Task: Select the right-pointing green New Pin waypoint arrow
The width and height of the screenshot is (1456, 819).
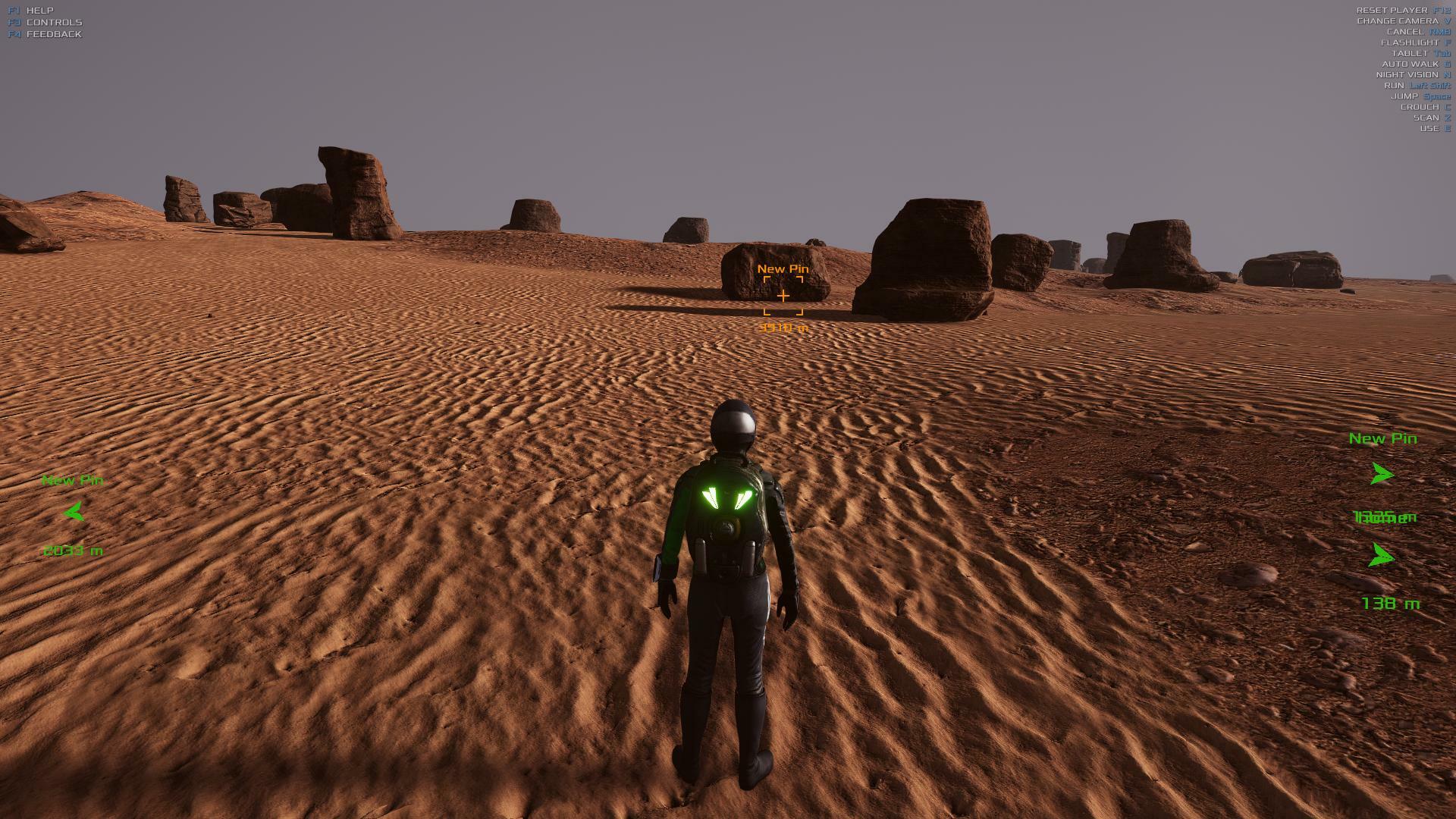Action: coord(1382,475)
